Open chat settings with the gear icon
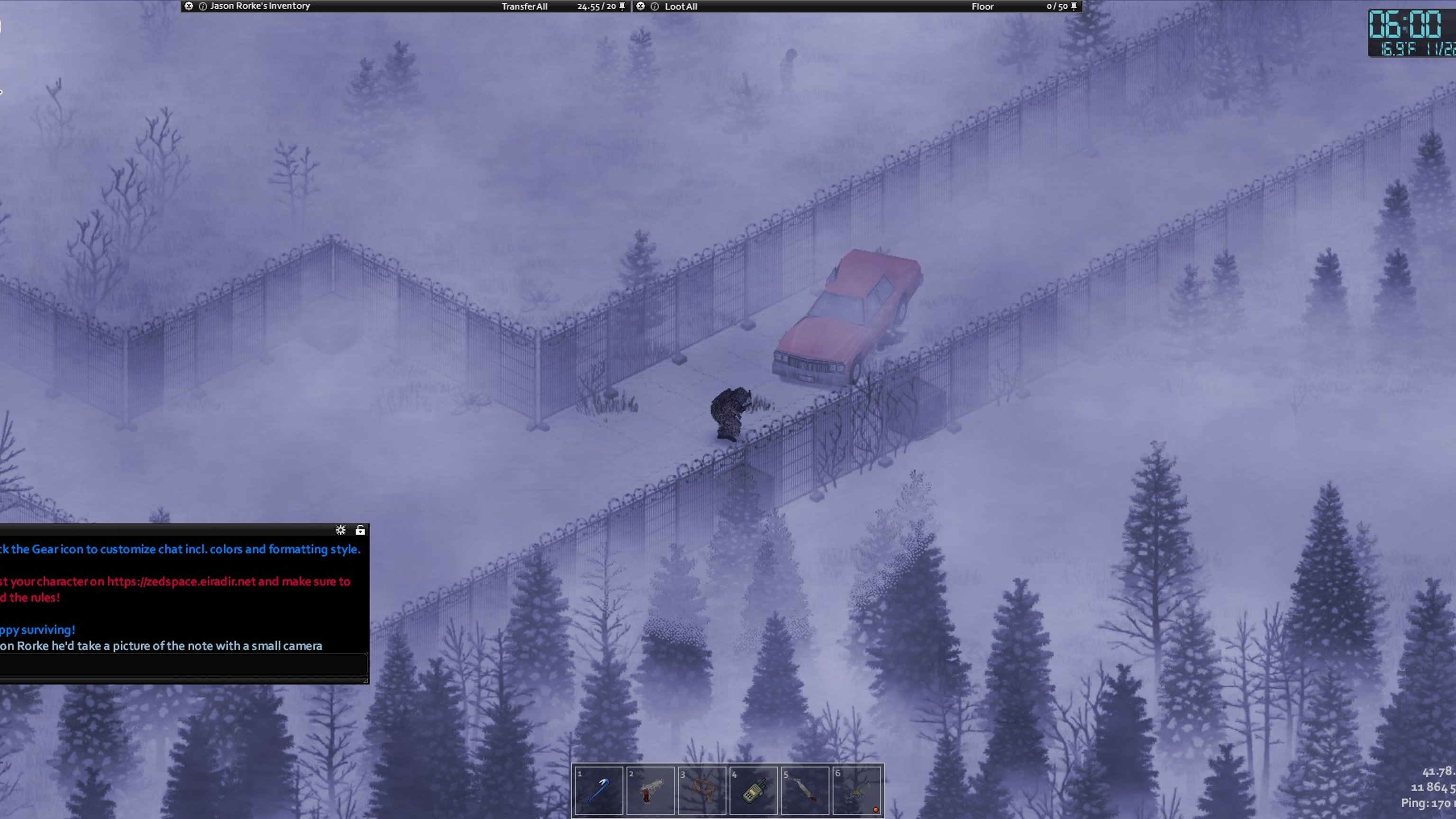Viewport: 1456px width, 819px height. click(x=340, y=529)
